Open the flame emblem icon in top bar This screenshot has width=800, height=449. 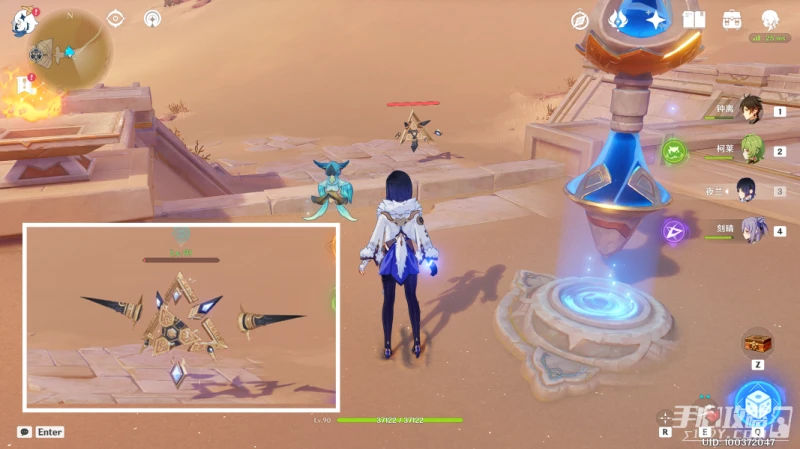tap(618, 19)
